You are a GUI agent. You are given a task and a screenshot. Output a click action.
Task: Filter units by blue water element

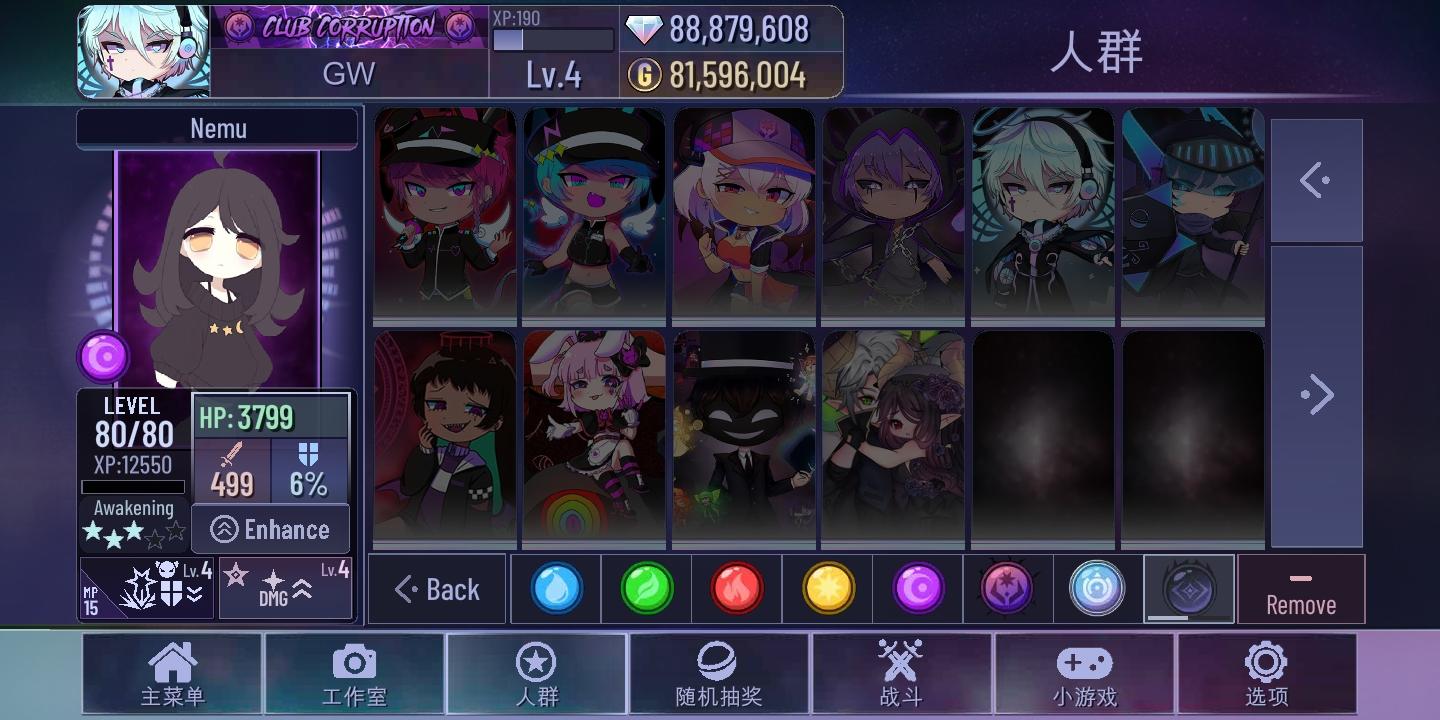pyautogui.click(x=556, y=589)
